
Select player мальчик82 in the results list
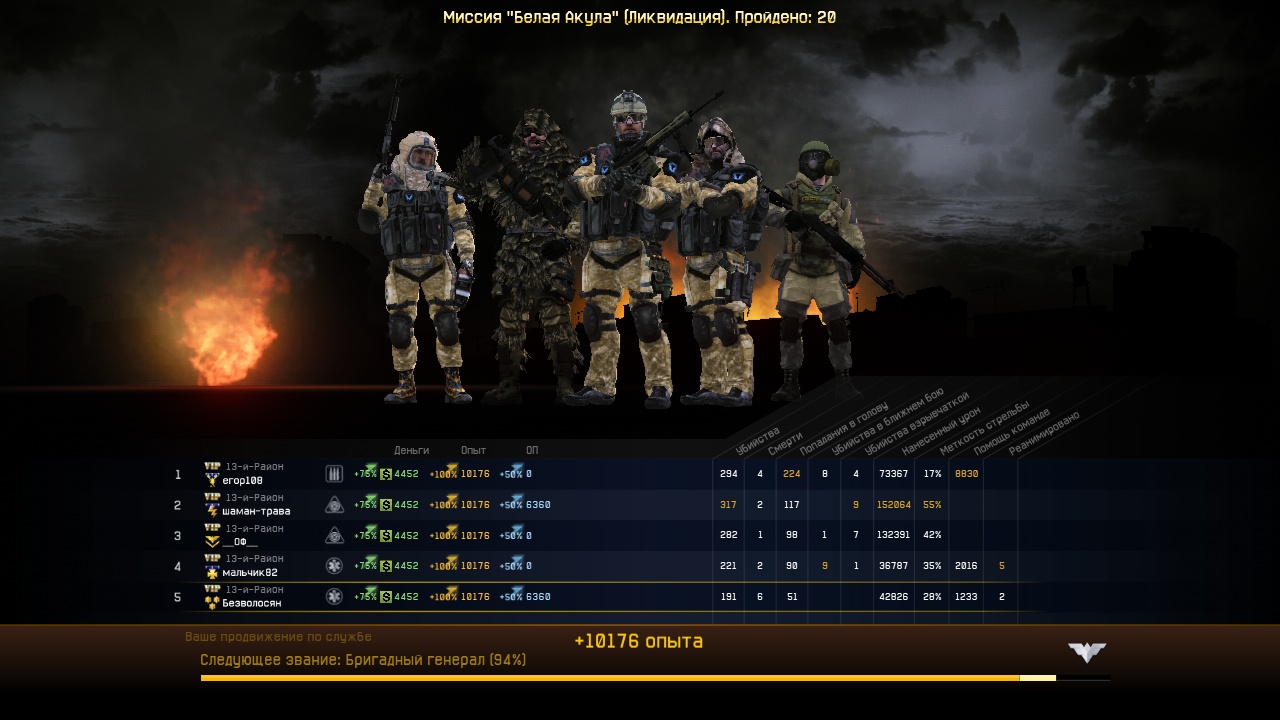pos(250,573)
